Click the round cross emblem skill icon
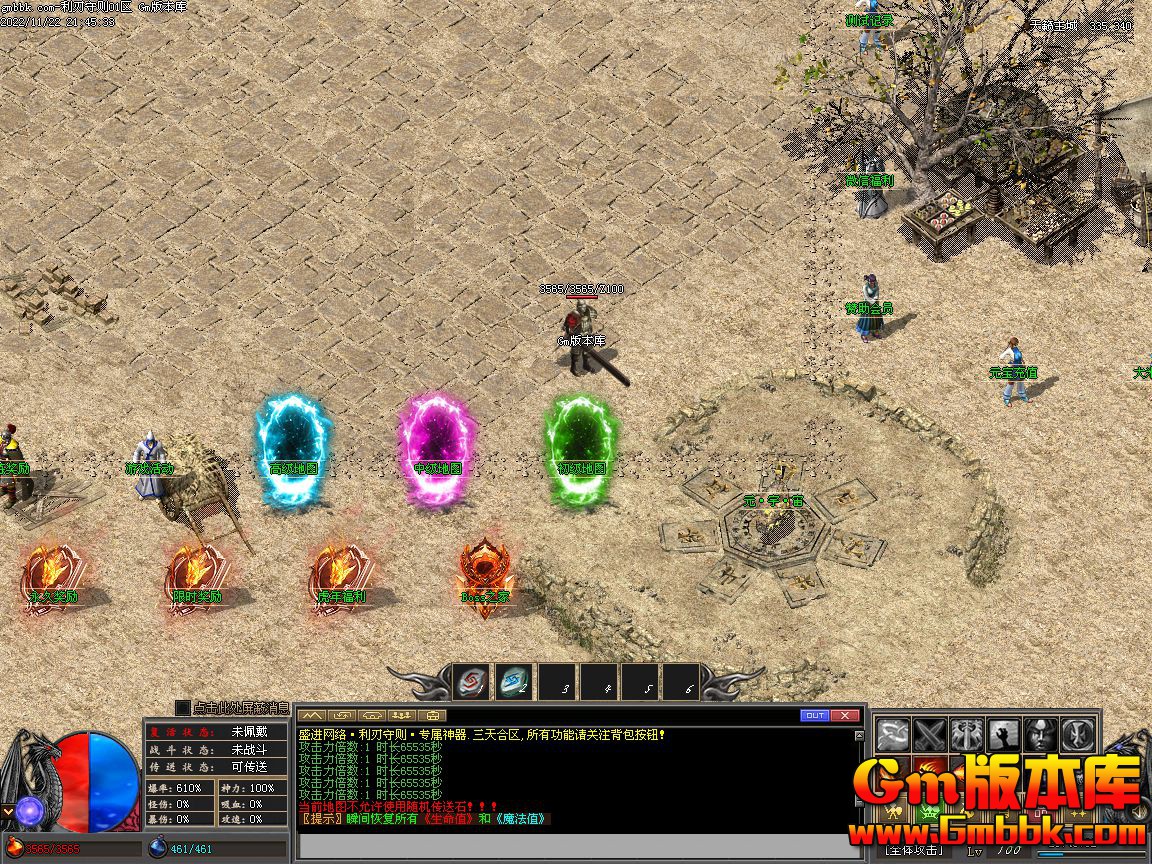Image resolution: width=1152 pixels, height=864 pixels. 1076,736
